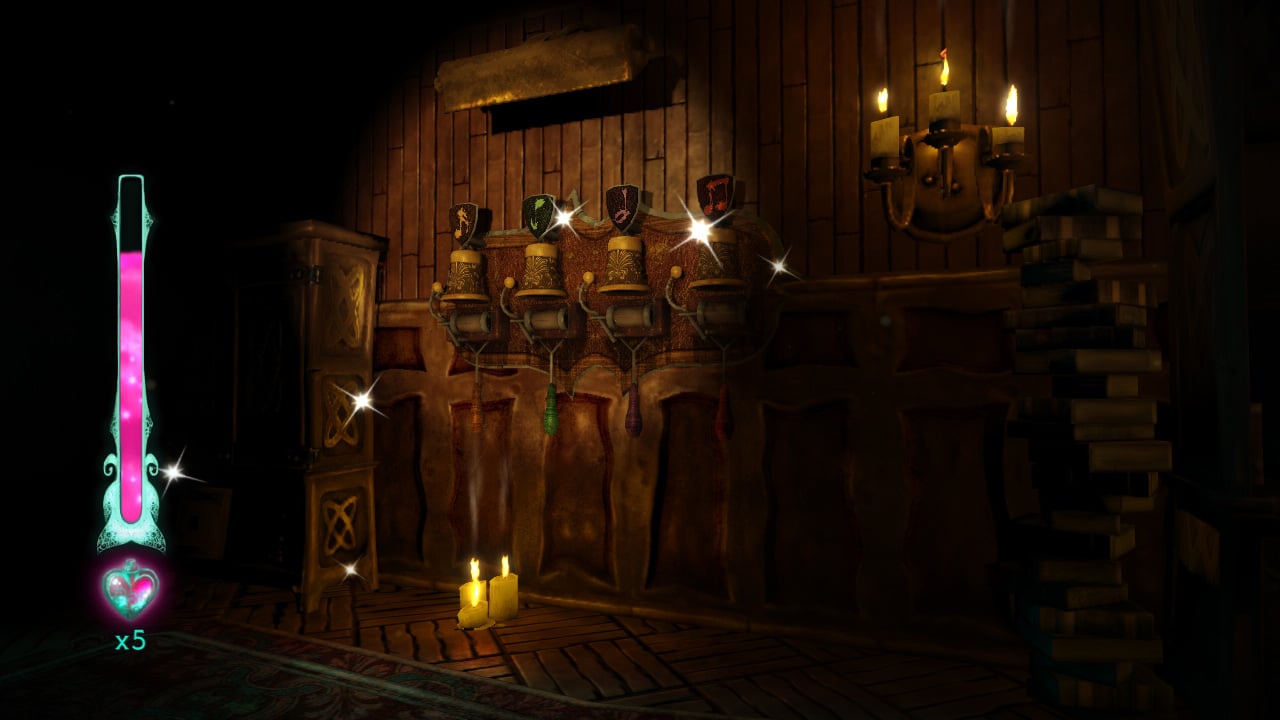The width and height of the screenshot is (1280, 720).
Task: Select the purple tassel hanging from a hook
Action: 635,410
